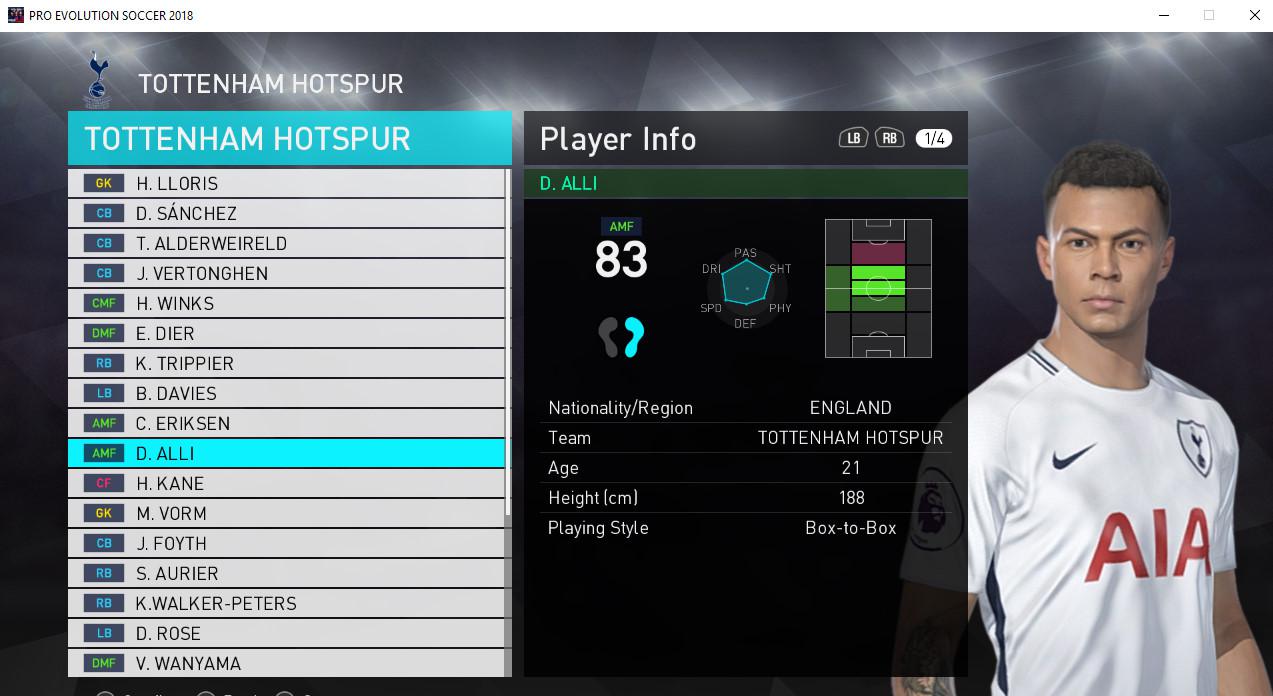Screen dimensions: 1273x696
Task: Pick J. Foyth in the squad list
Action: (286, 543)
